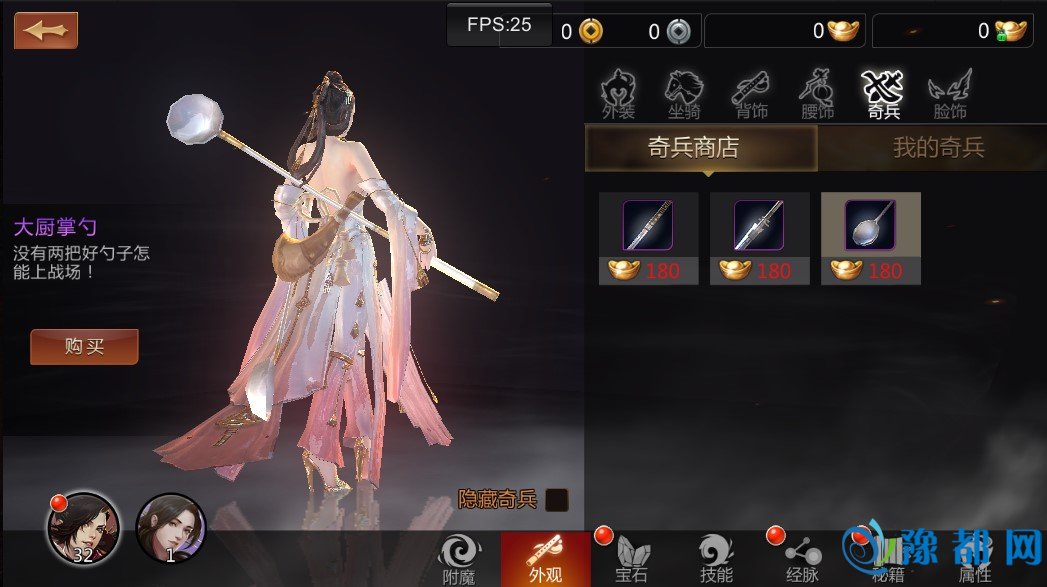1047x587 pixels.
Task: View the 我的奇兵 owned weapons tab
Action: click(937, 149)
